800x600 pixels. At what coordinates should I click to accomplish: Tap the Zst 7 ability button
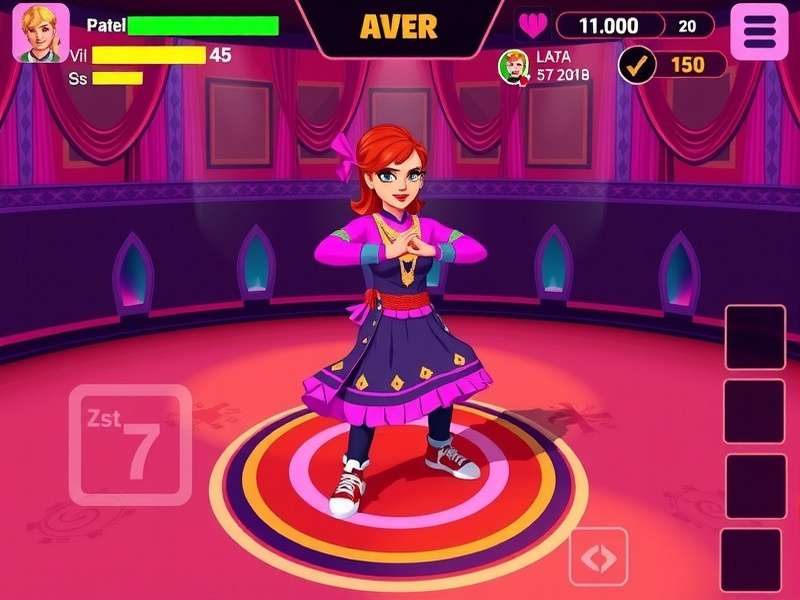point(130,444)
